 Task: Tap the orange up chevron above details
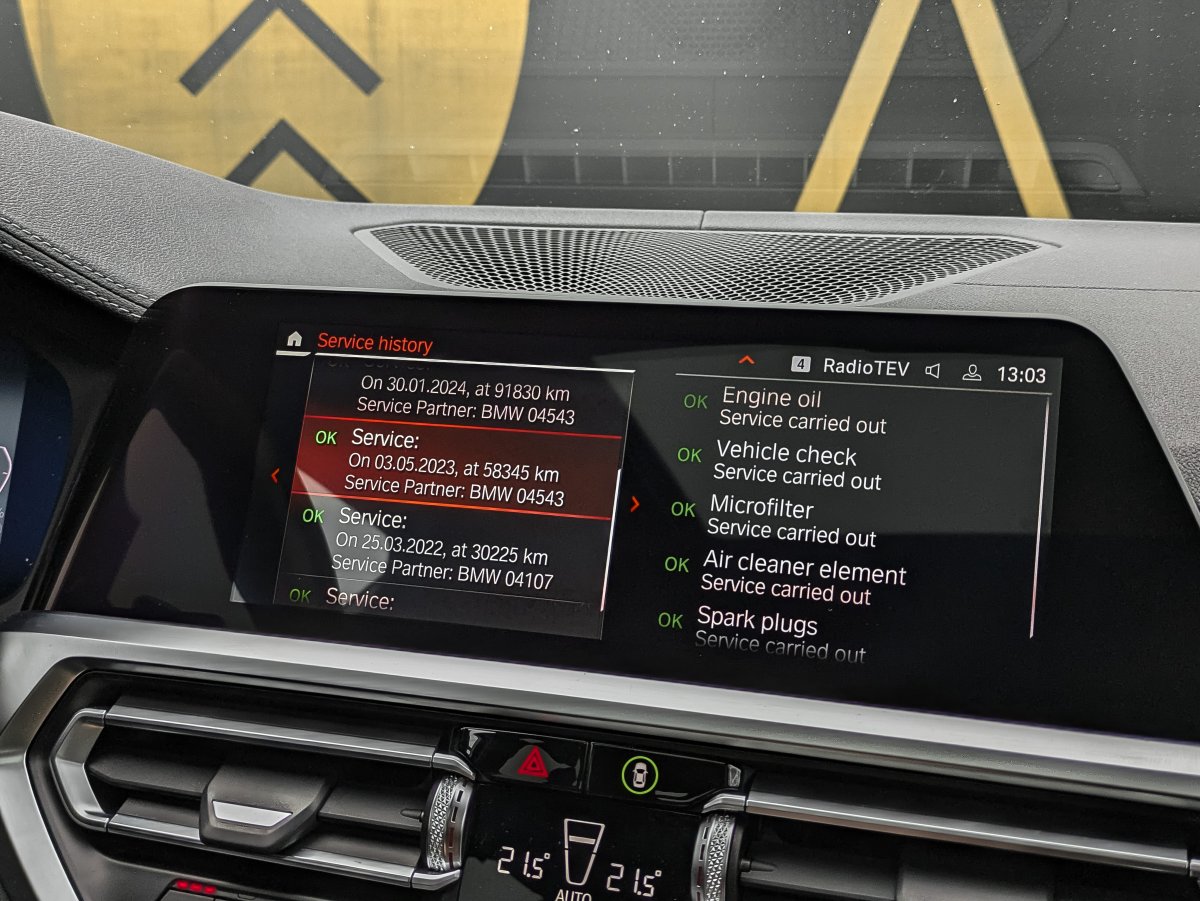click(746, 360)
